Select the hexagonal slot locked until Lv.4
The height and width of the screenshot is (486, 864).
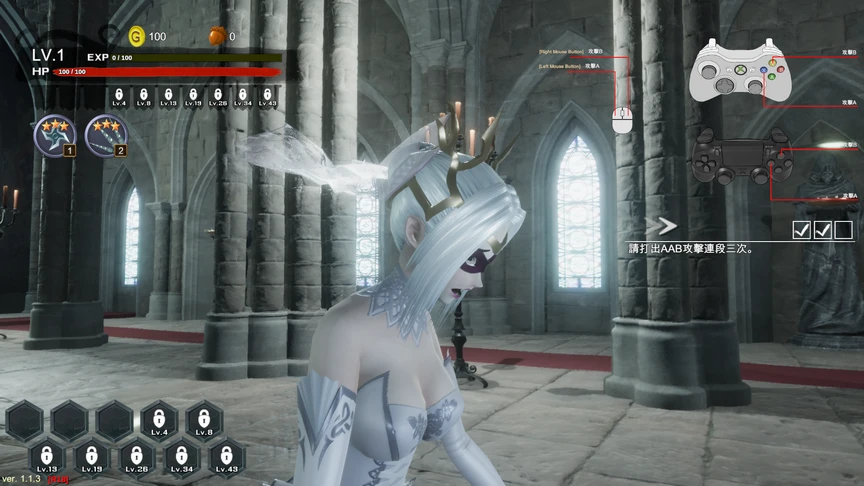pyautogui.click(x=159, y=420)
